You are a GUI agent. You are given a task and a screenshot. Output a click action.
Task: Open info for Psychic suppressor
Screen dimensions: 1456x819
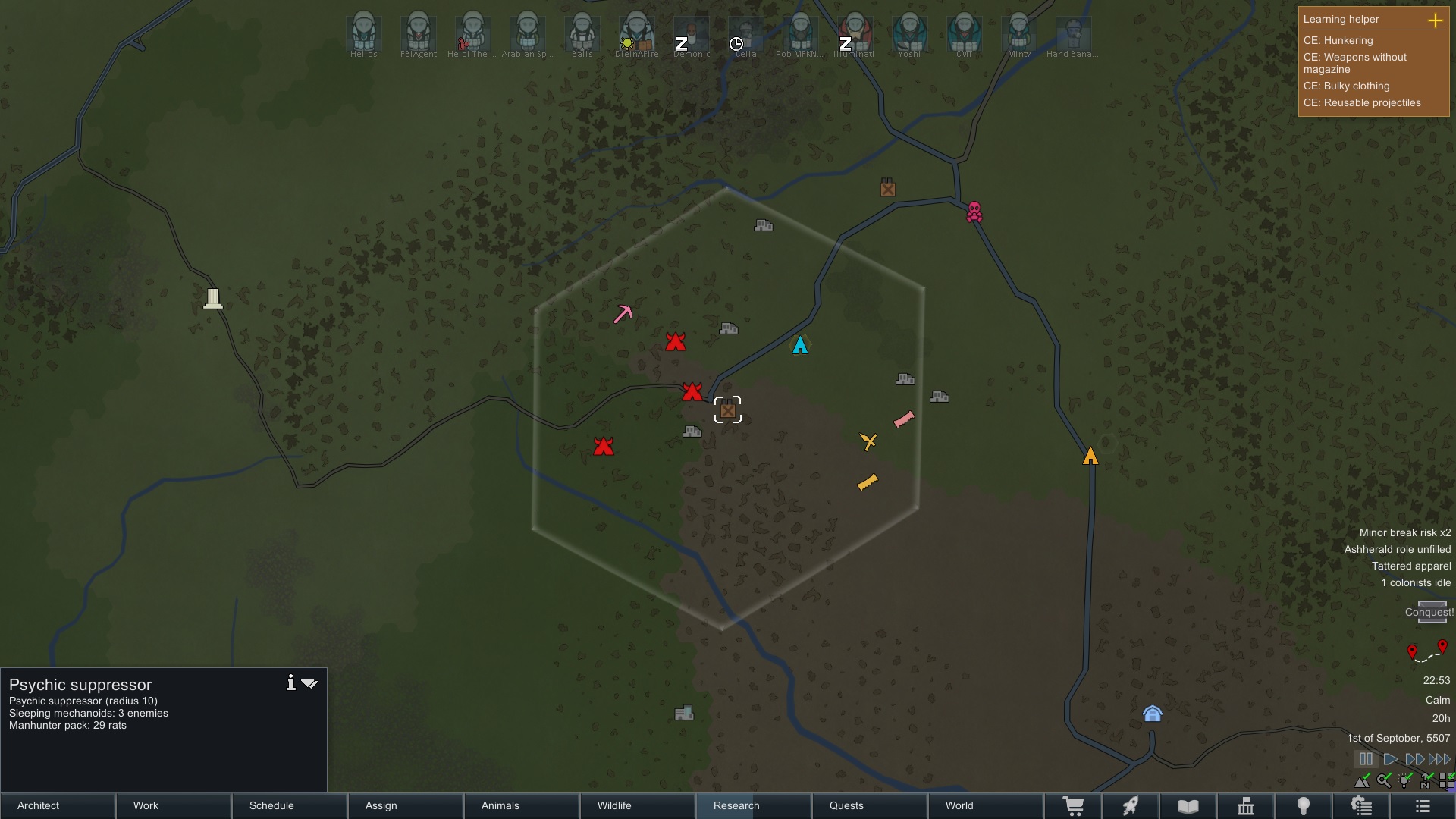pos(290,683)
